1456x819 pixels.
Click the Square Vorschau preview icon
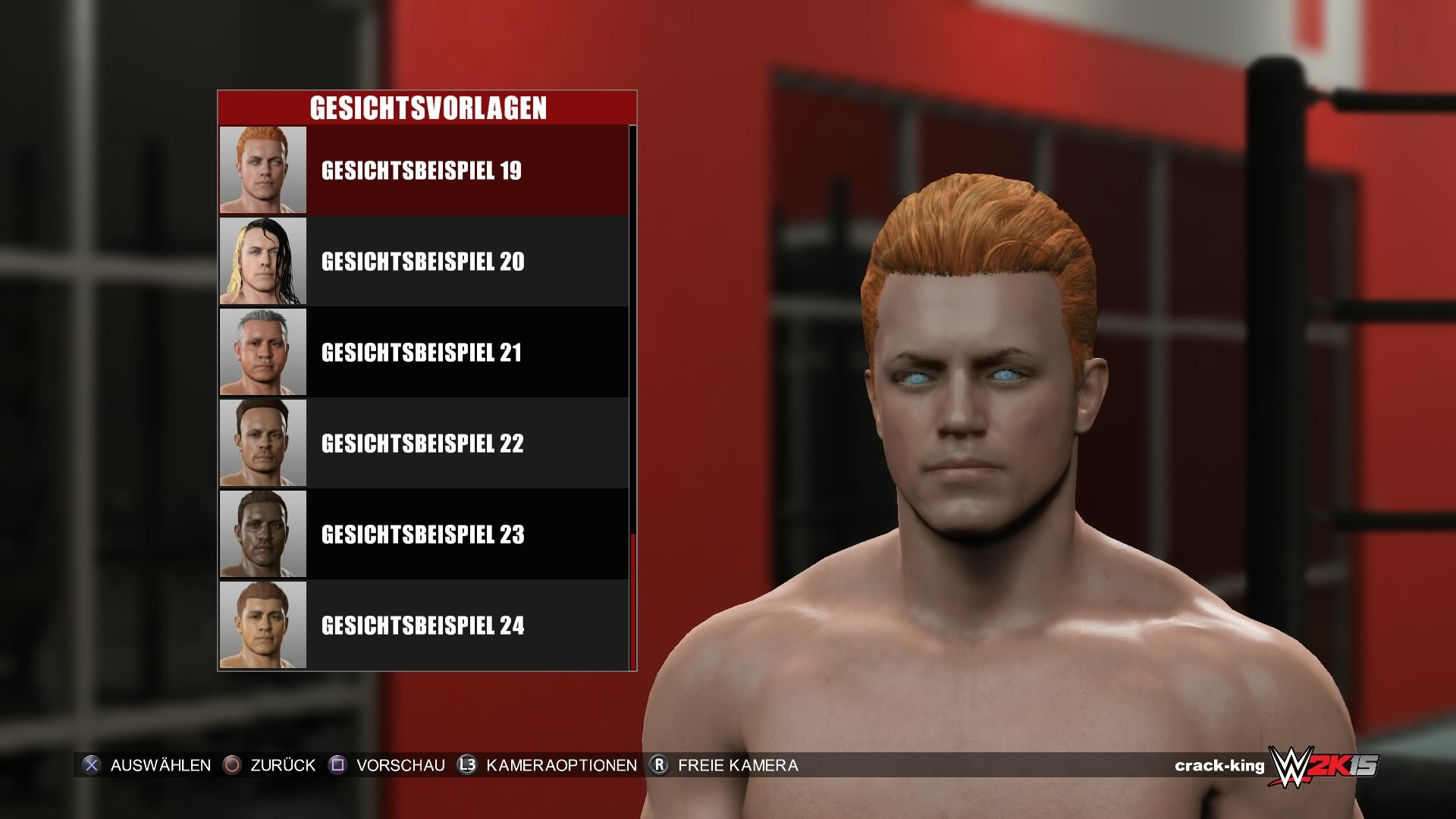[x=336, y=765]
